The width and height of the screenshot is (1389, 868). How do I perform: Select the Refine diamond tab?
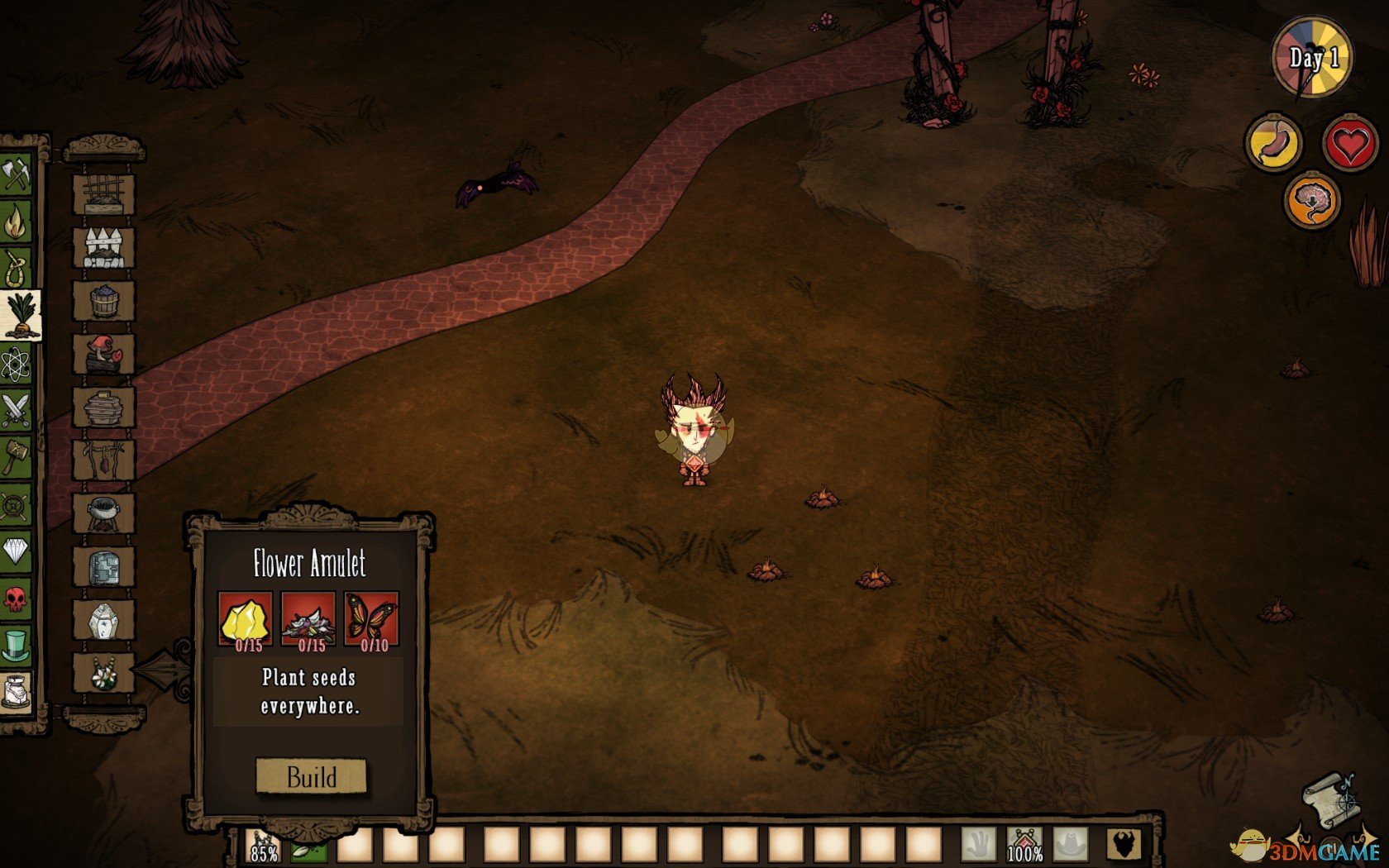[15, 550]
